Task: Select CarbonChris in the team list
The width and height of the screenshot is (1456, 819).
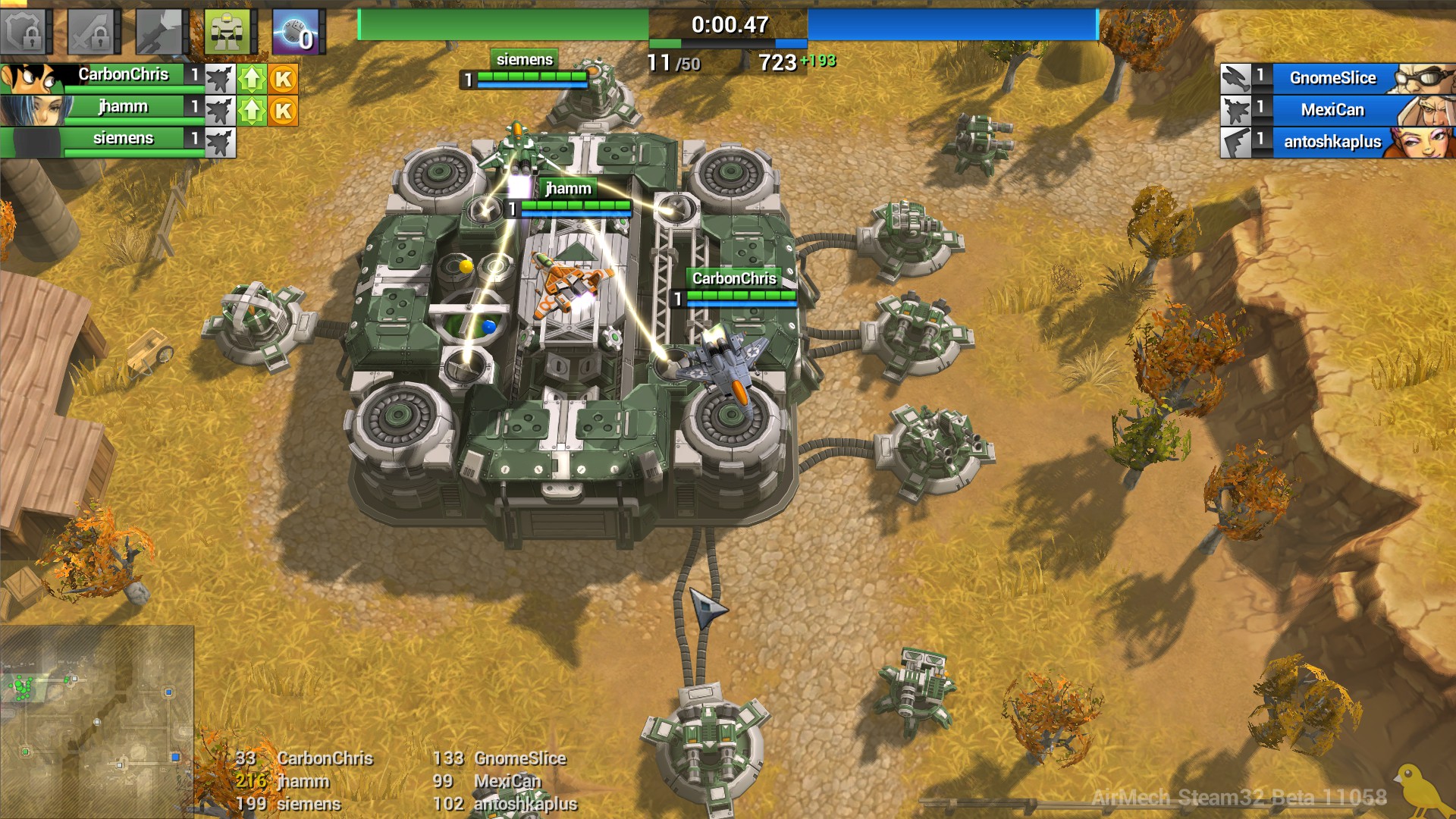Action: [x=123, y=75]
